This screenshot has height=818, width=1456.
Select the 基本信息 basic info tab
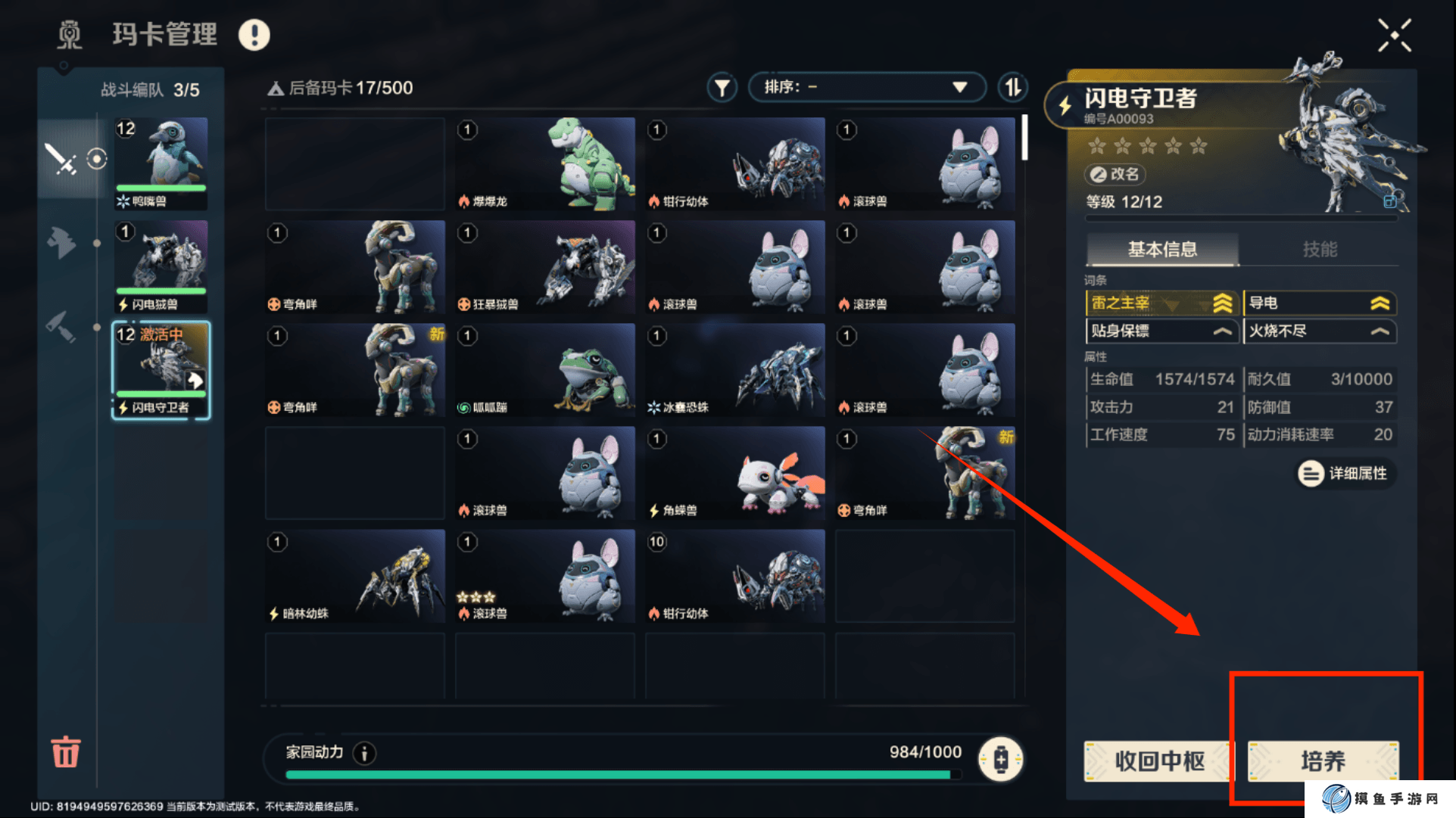pyautogui.click(x=1162, y=249)
